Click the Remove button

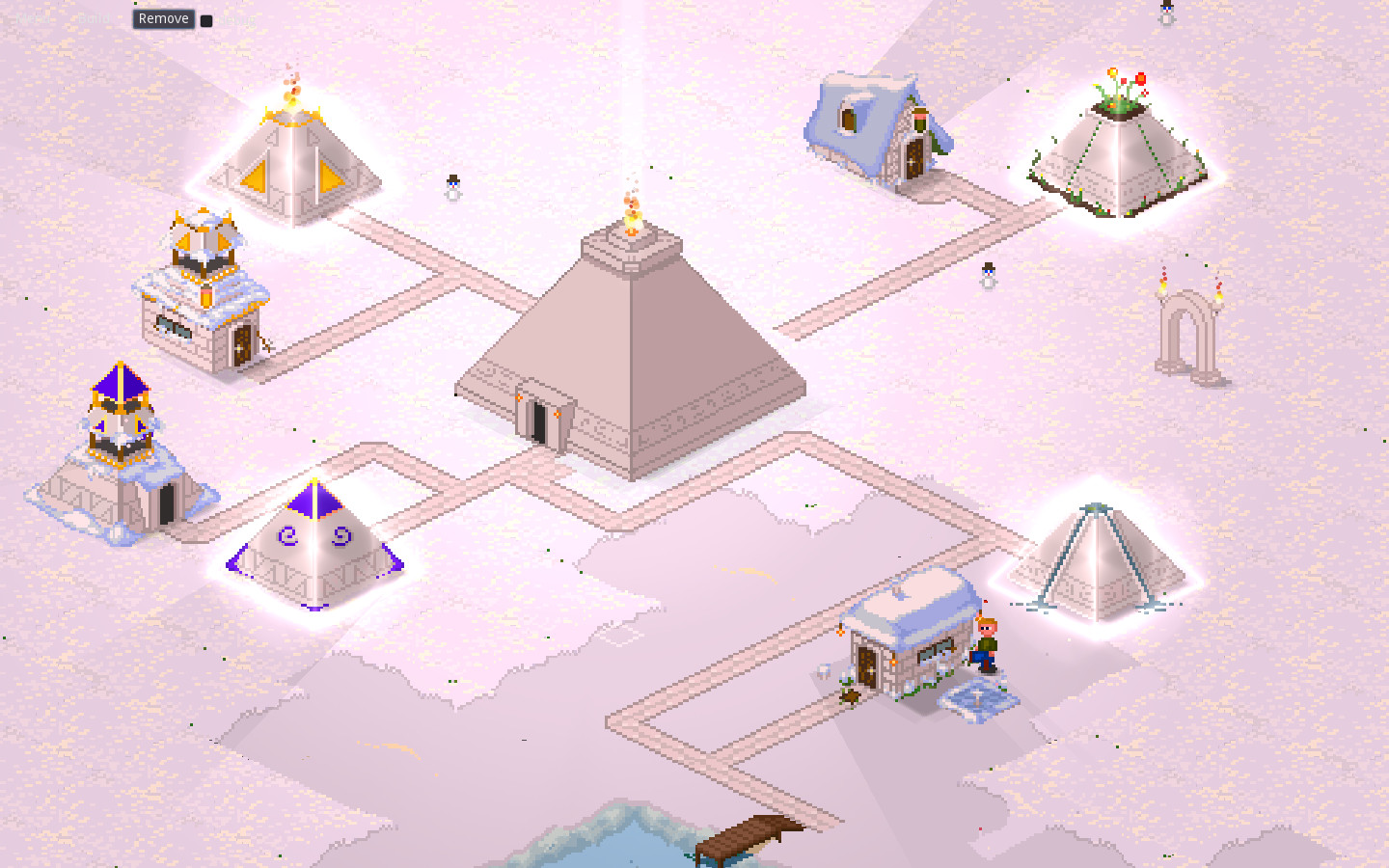click(x=162, y=18)
